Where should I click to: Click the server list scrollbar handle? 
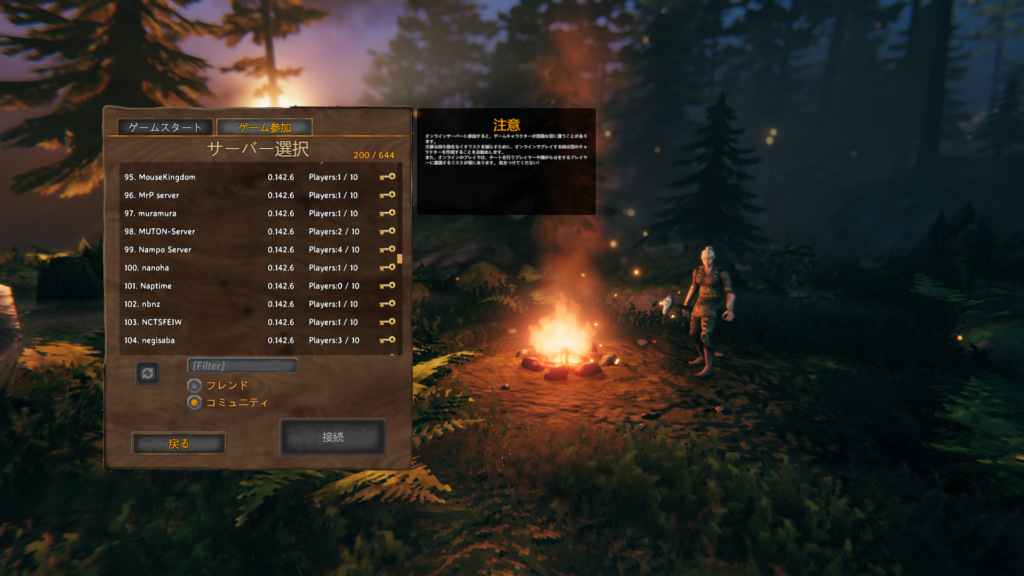coord(400,258)
